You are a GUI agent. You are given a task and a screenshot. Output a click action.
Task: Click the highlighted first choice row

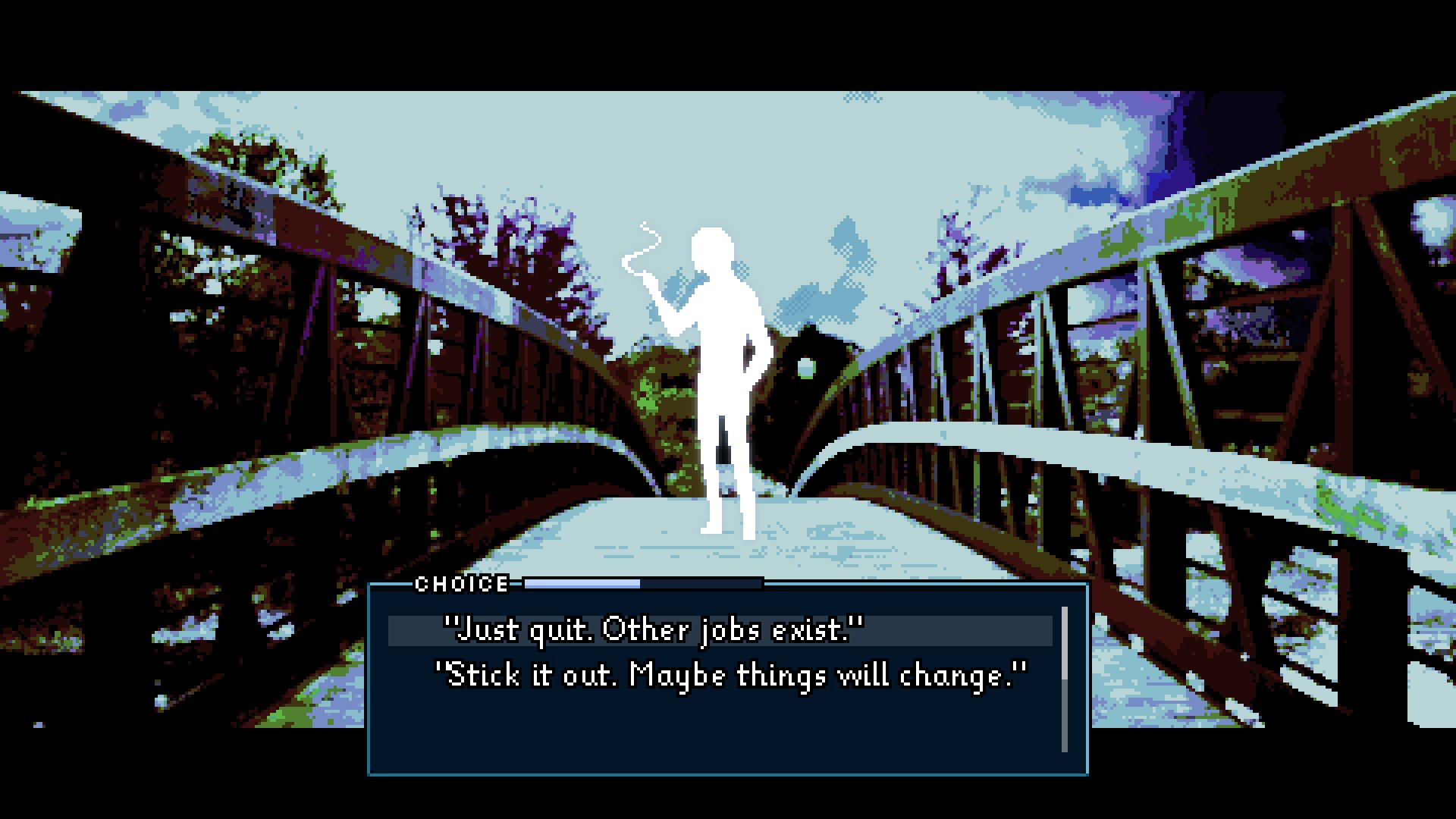[720, 628]
